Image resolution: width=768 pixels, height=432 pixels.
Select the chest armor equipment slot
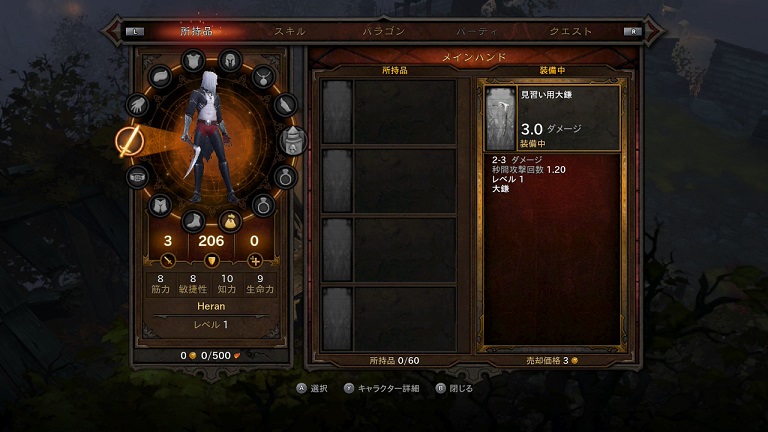point(193,63)
